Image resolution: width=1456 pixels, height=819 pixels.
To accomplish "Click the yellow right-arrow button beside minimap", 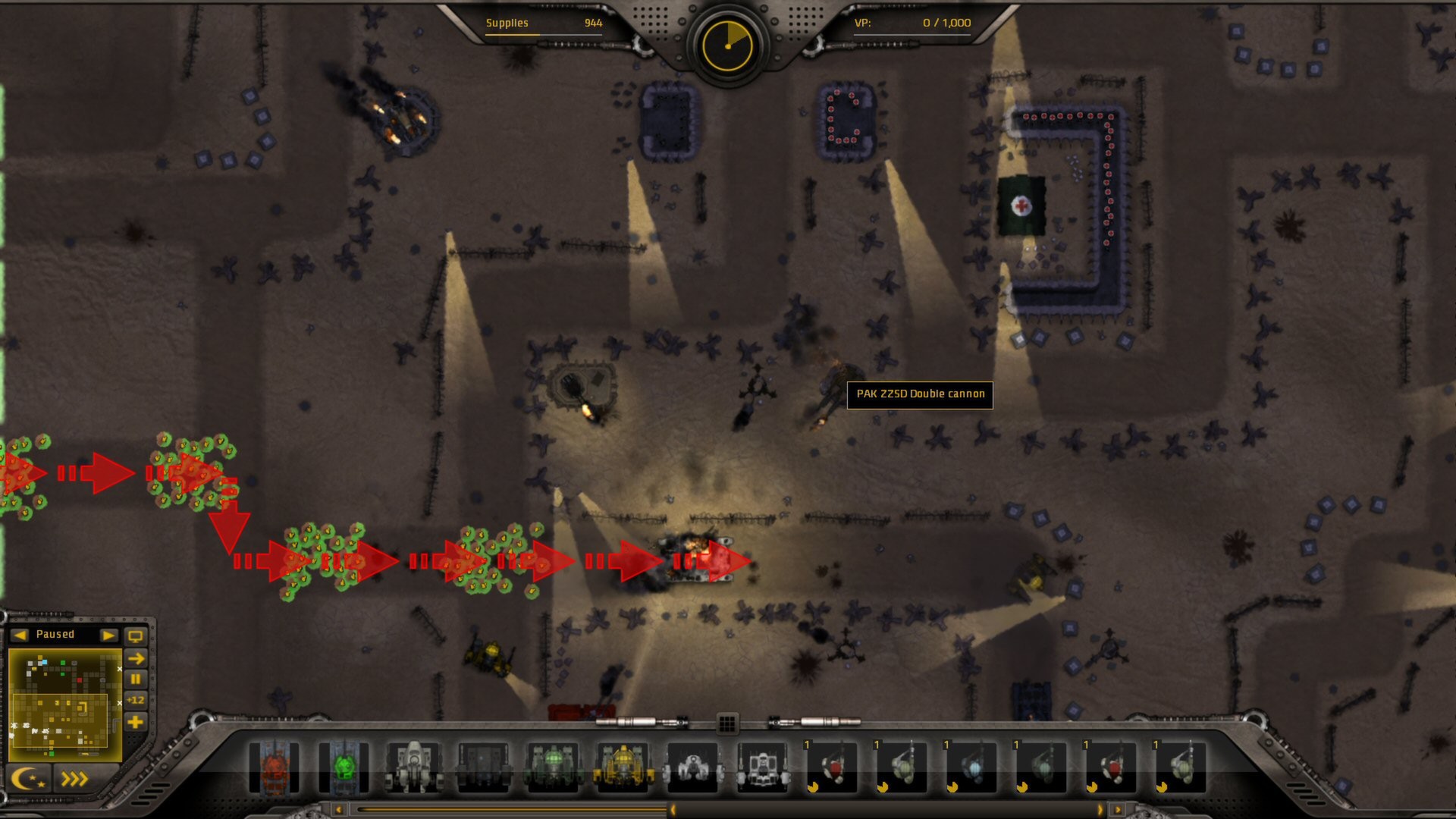I will tap(136, 658).
